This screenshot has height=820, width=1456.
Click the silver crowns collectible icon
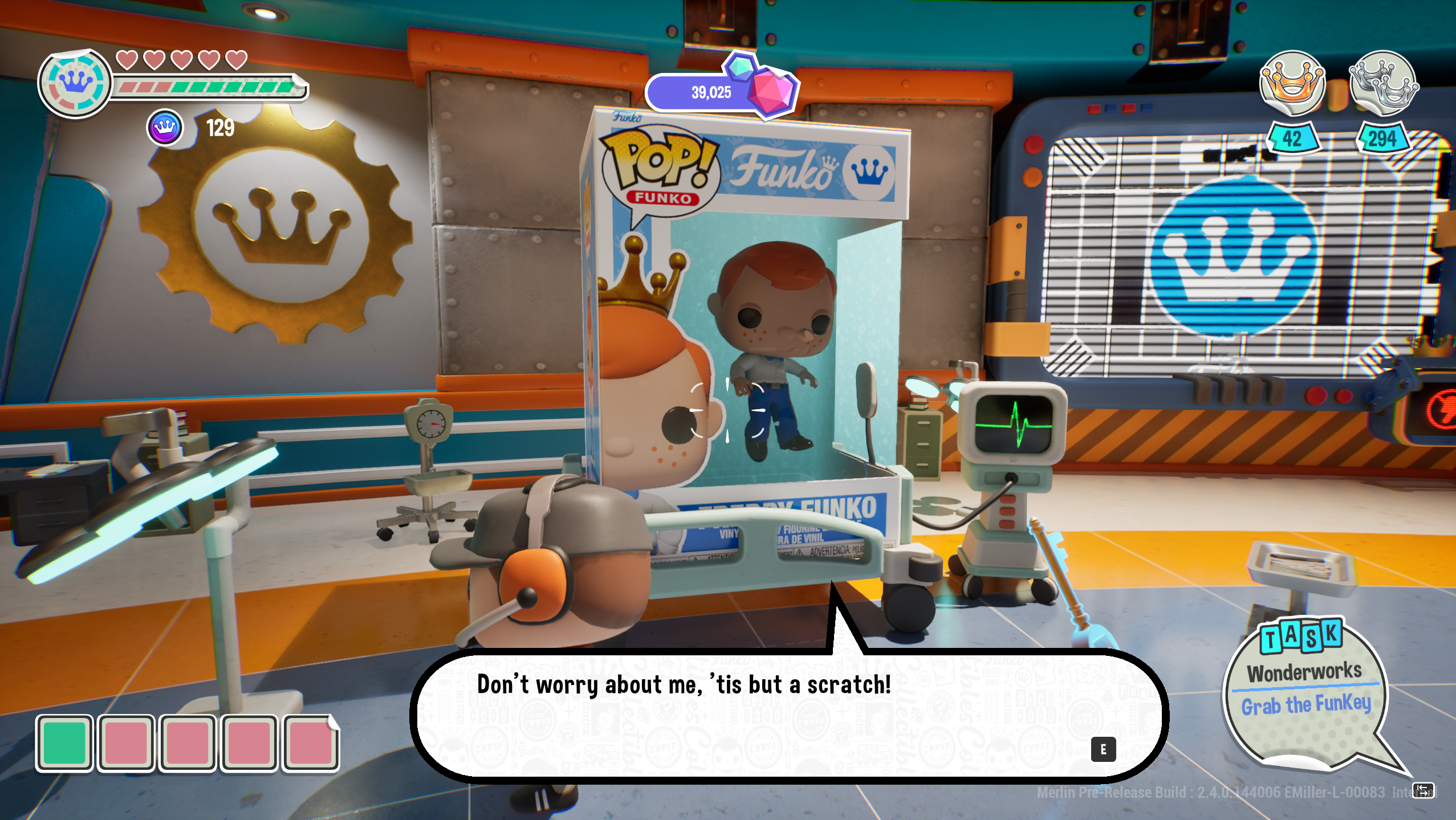pyautogui.click(x=1383, y=84)
